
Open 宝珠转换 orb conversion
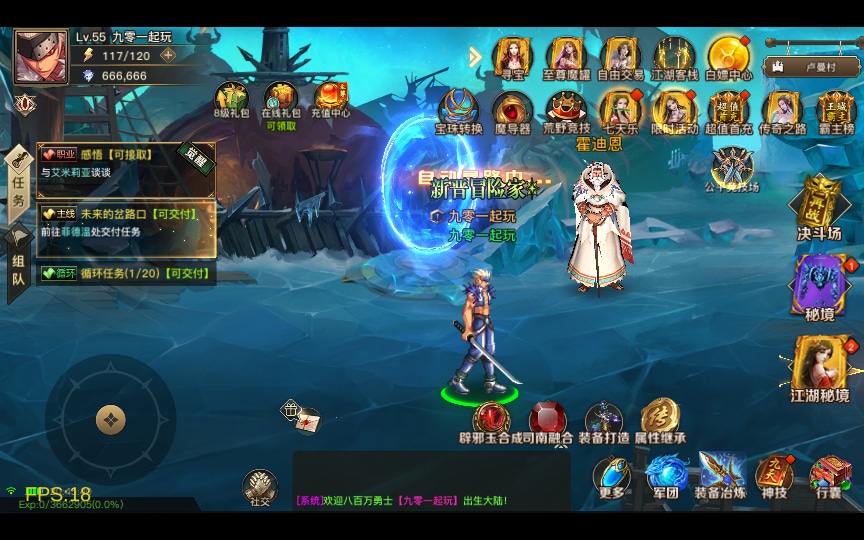pyautogui.click(x=459, y=109)
